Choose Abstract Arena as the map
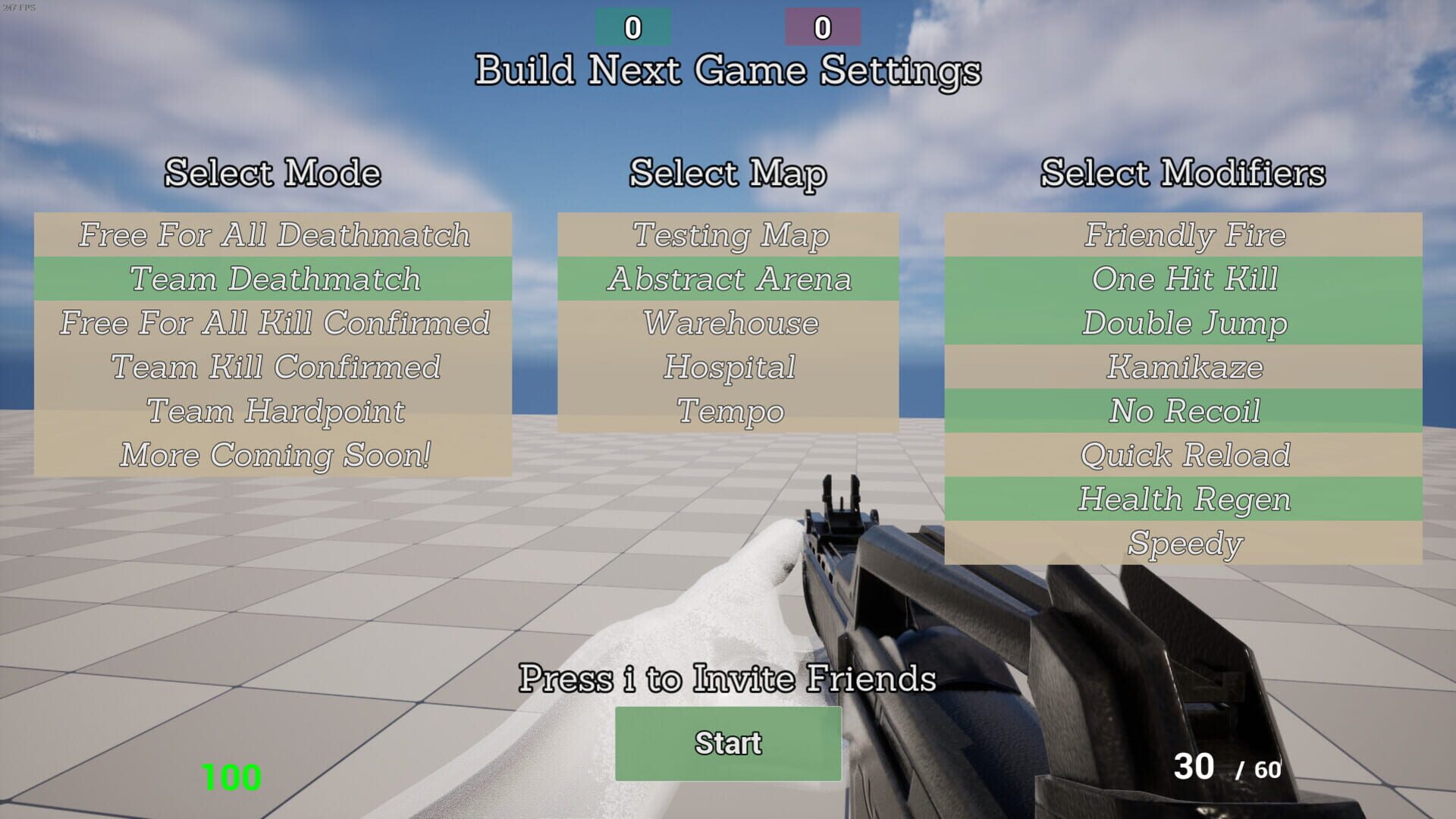Image resolution: width=1456 pixels, height=819 pixels. (x=728, y=279)
